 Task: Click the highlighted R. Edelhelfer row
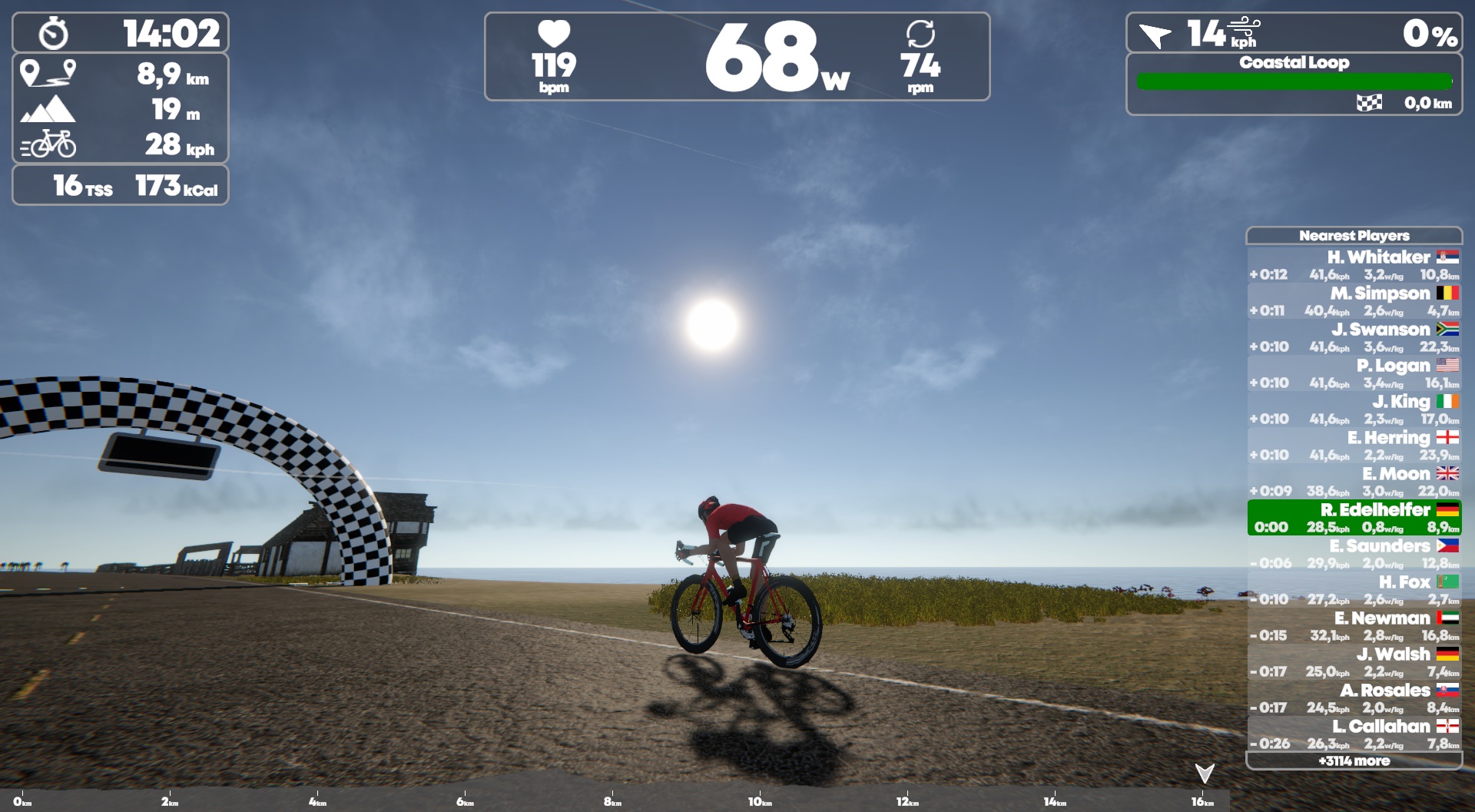(1354, 518)
